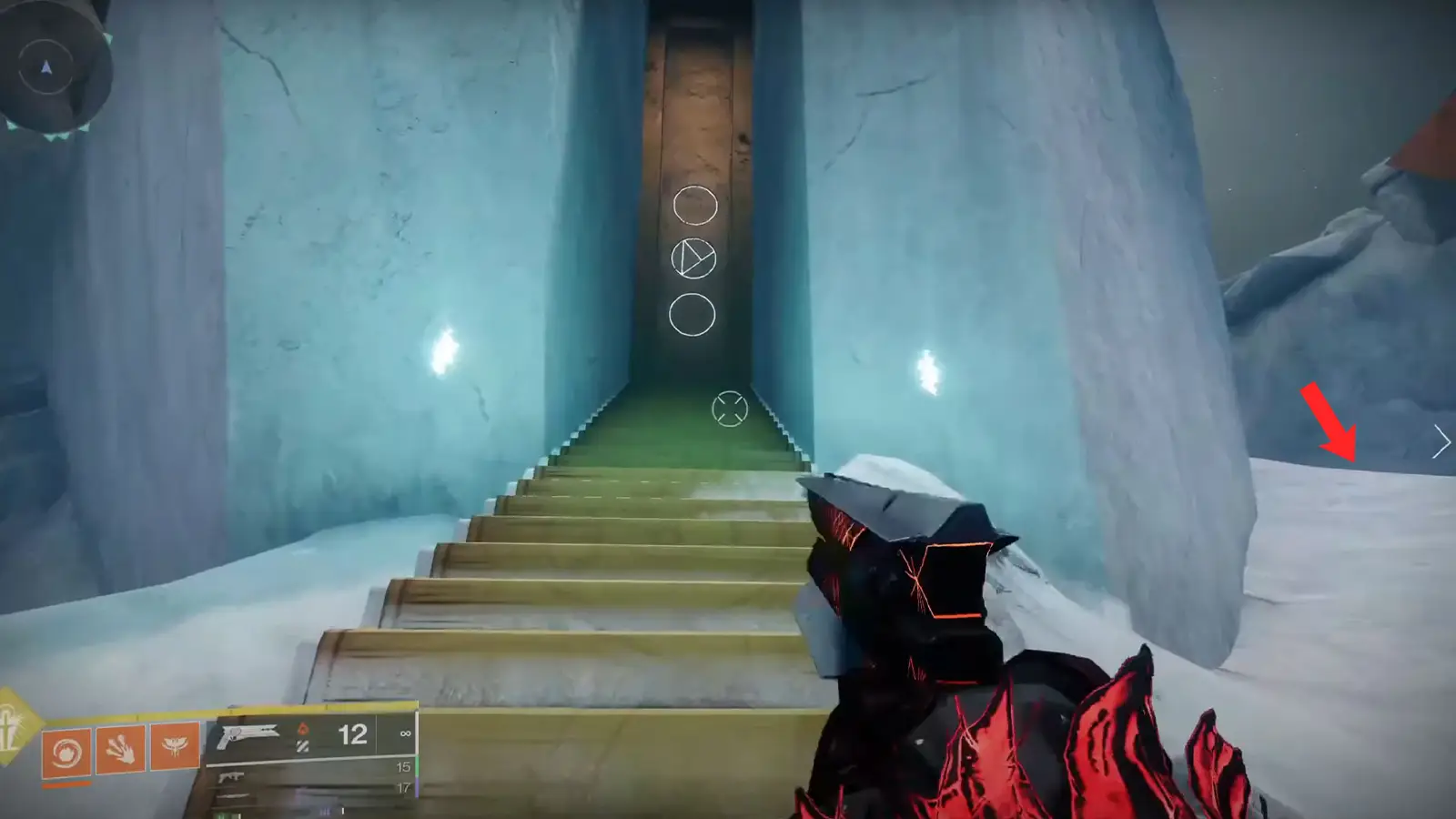Click the Solar ammo element icon
This screenshot has width=1456, height=819.
pyautogui.click(x=304, y=729)
